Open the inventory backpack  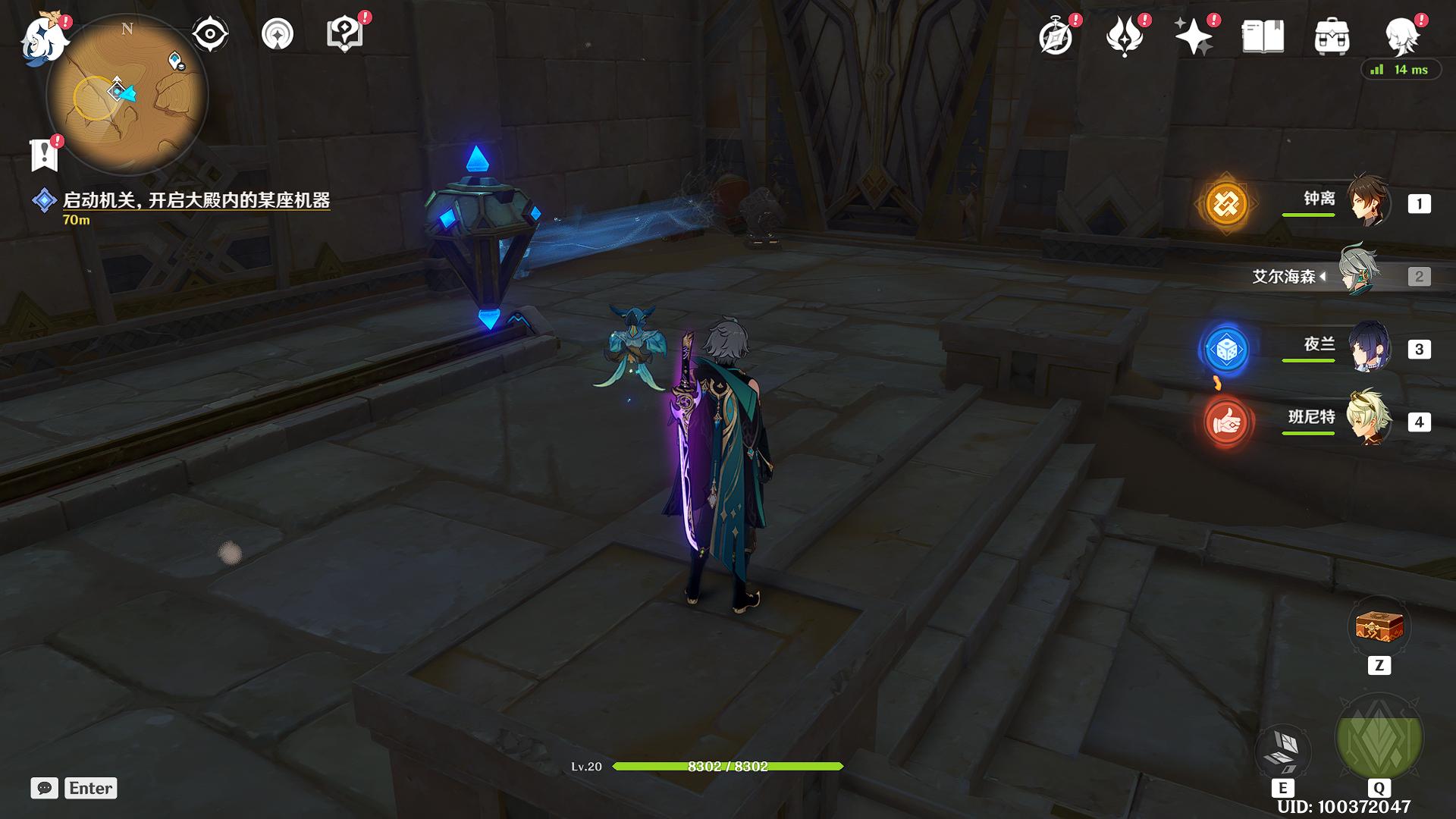(x=1332, y=36)
